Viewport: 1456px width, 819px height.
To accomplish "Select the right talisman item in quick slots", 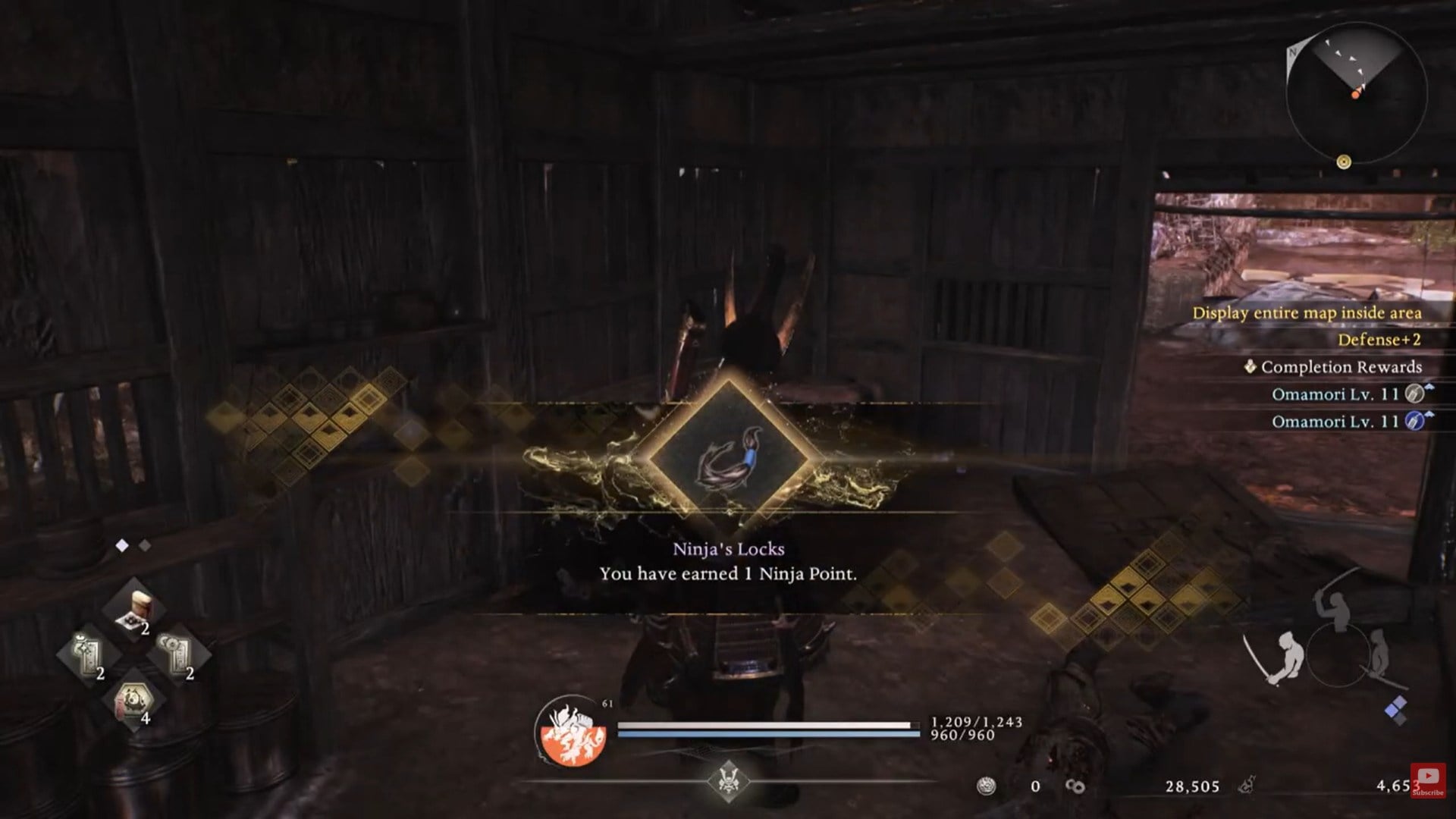I will click(174, 652).
